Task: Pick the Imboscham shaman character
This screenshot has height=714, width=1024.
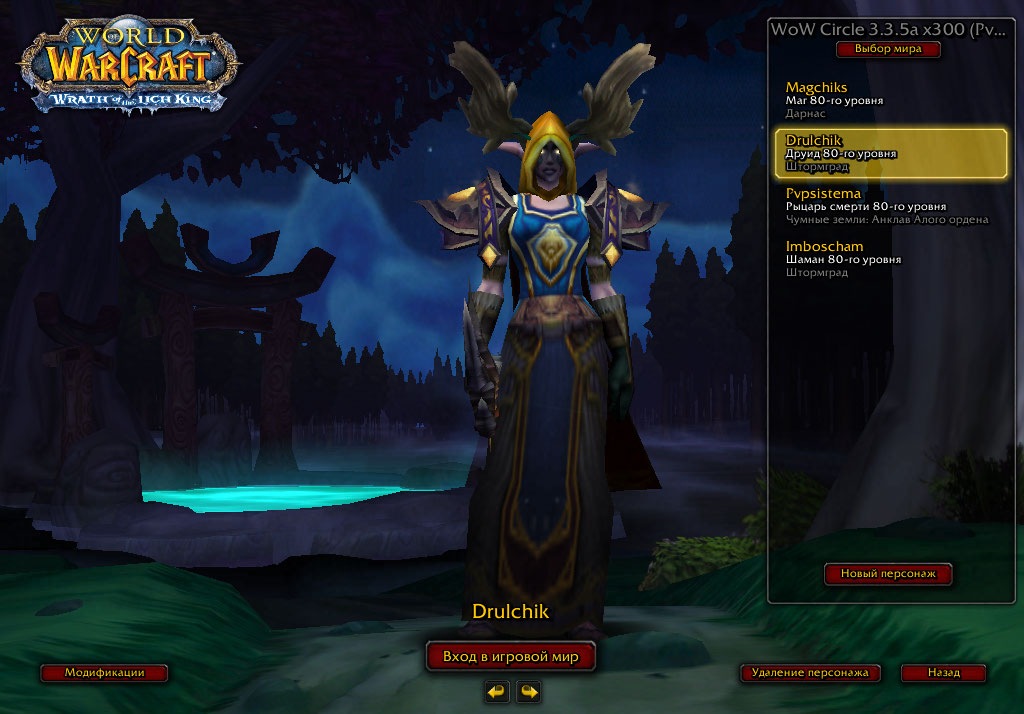Action: (888, 259)
